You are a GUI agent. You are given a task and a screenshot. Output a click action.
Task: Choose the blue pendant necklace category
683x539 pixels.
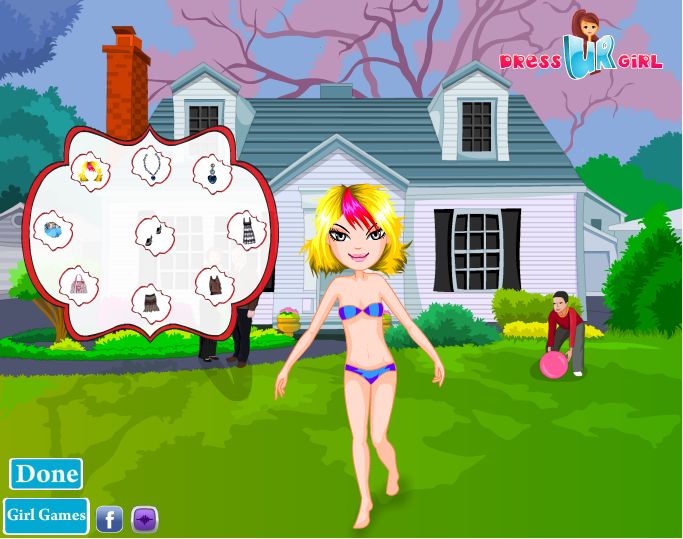(151, 166)
